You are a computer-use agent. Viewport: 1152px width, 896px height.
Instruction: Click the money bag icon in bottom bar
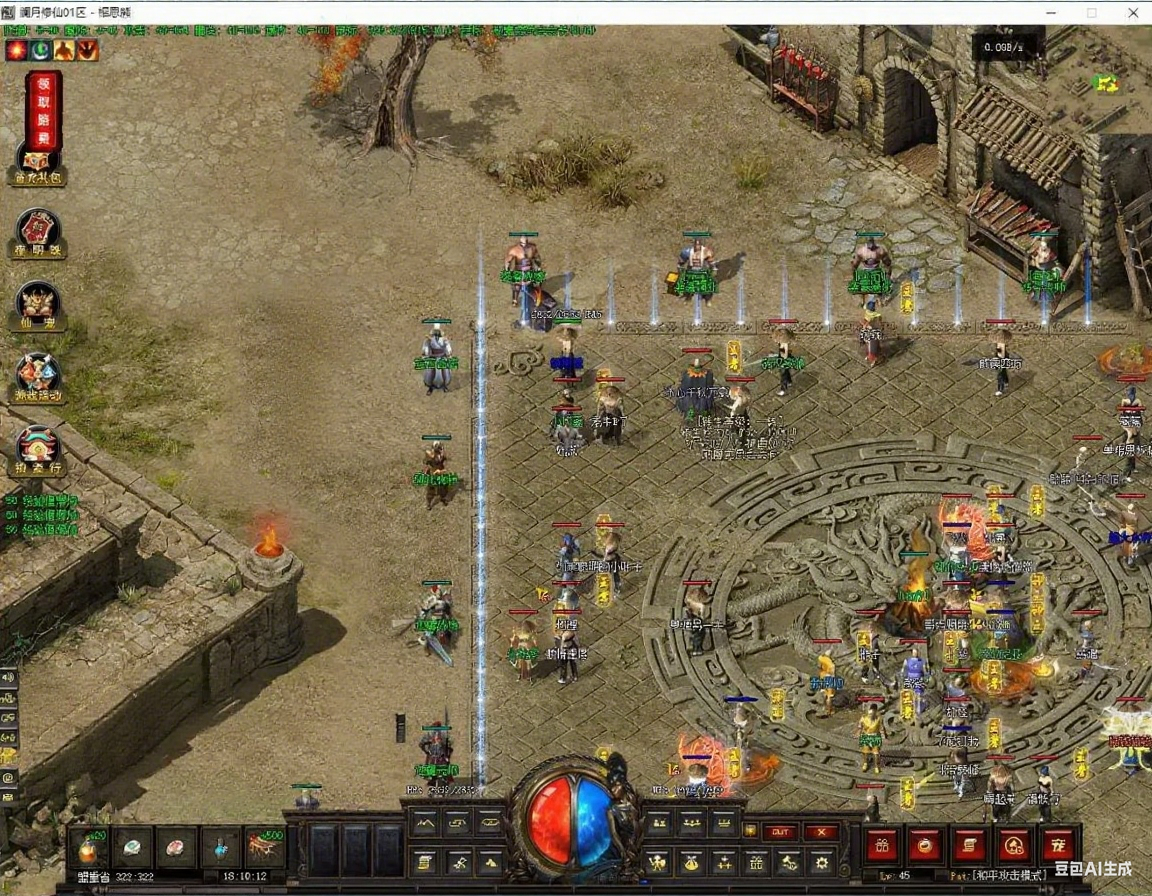click(x=690, y=861)
